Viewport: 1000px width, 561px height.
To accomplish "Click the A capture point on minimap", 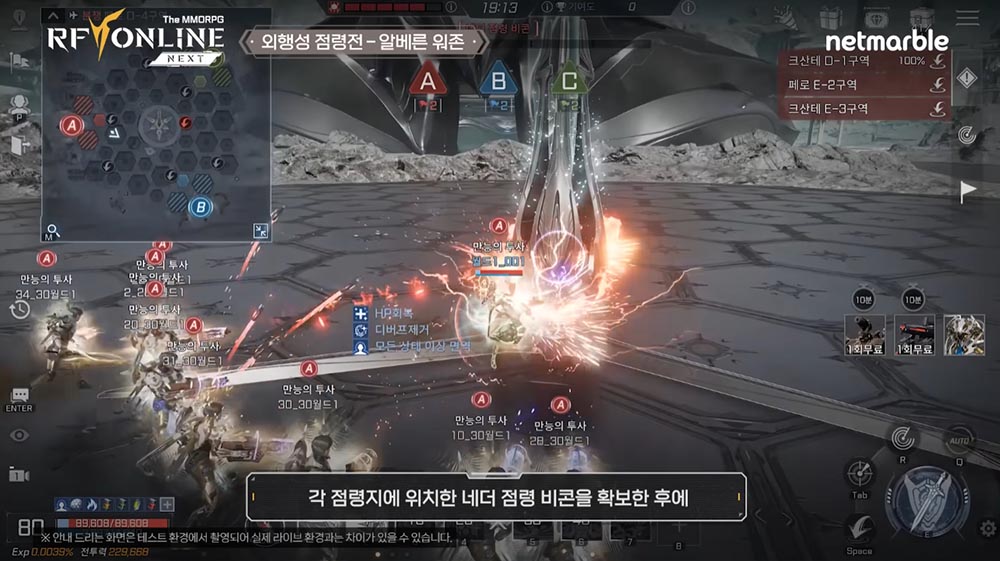I will (70, 125).
